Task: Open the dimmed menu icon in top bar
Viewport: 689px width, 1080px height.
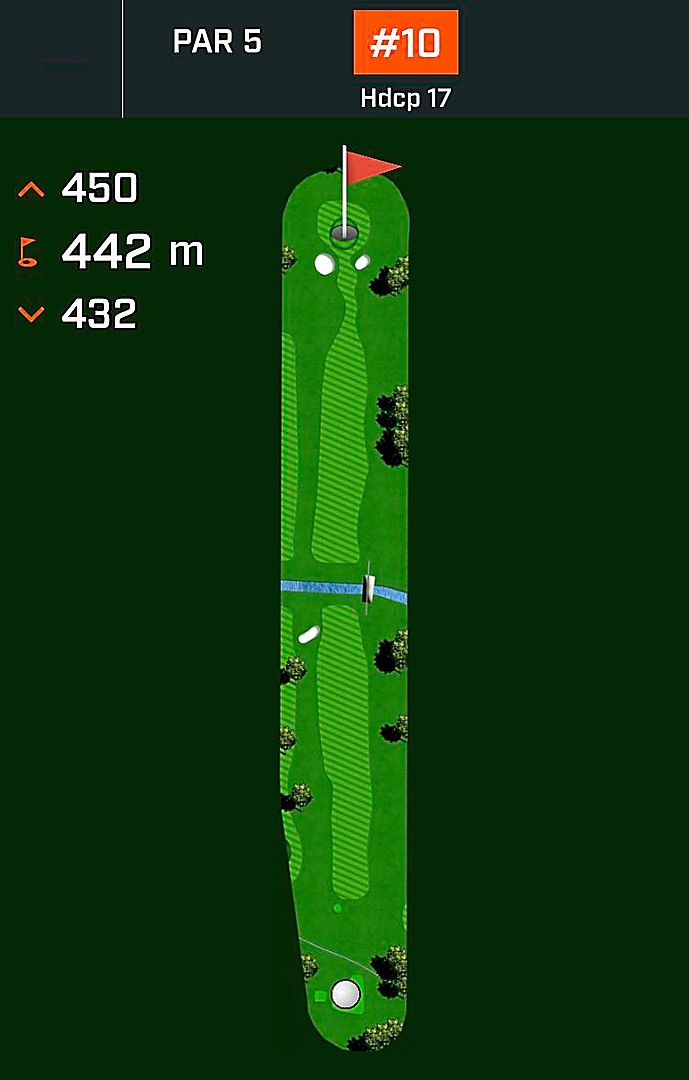Action: click(66, 66)
